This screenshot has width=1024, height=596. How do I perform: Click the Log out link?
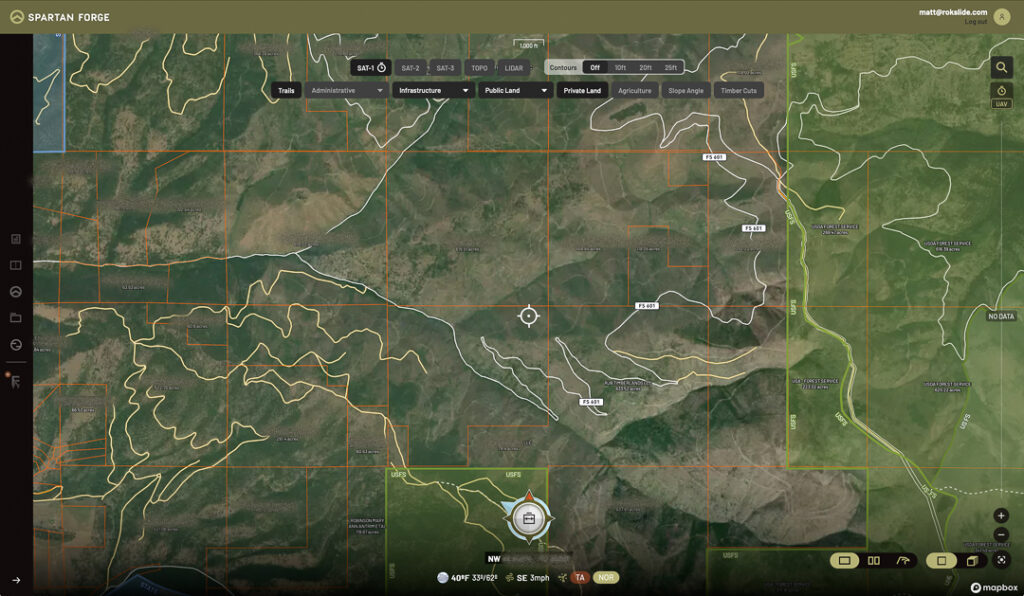click(x=975, y=21)
